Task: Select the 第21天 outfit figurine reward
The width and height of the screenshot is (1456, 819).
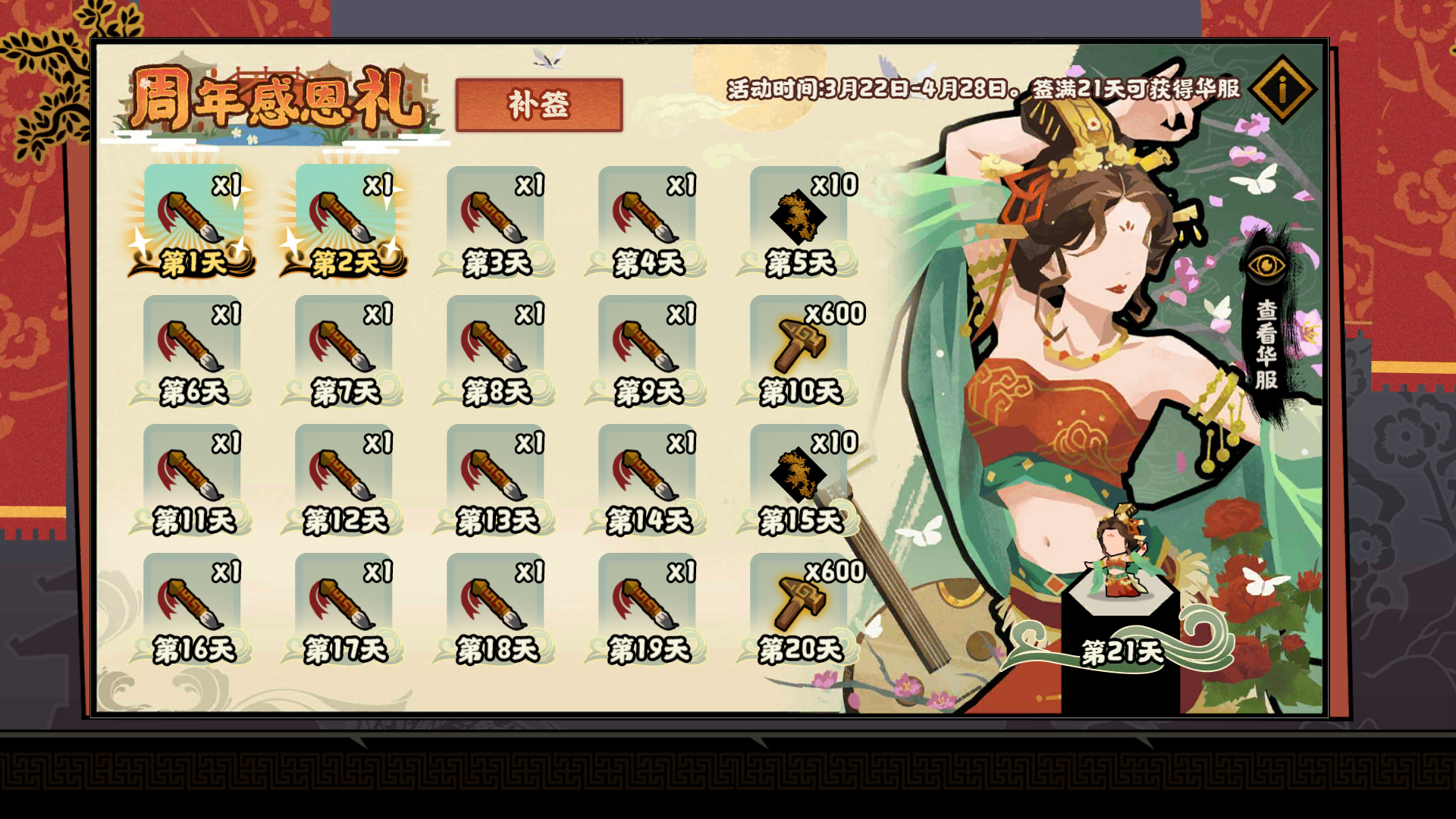Action: [1119, 591]
